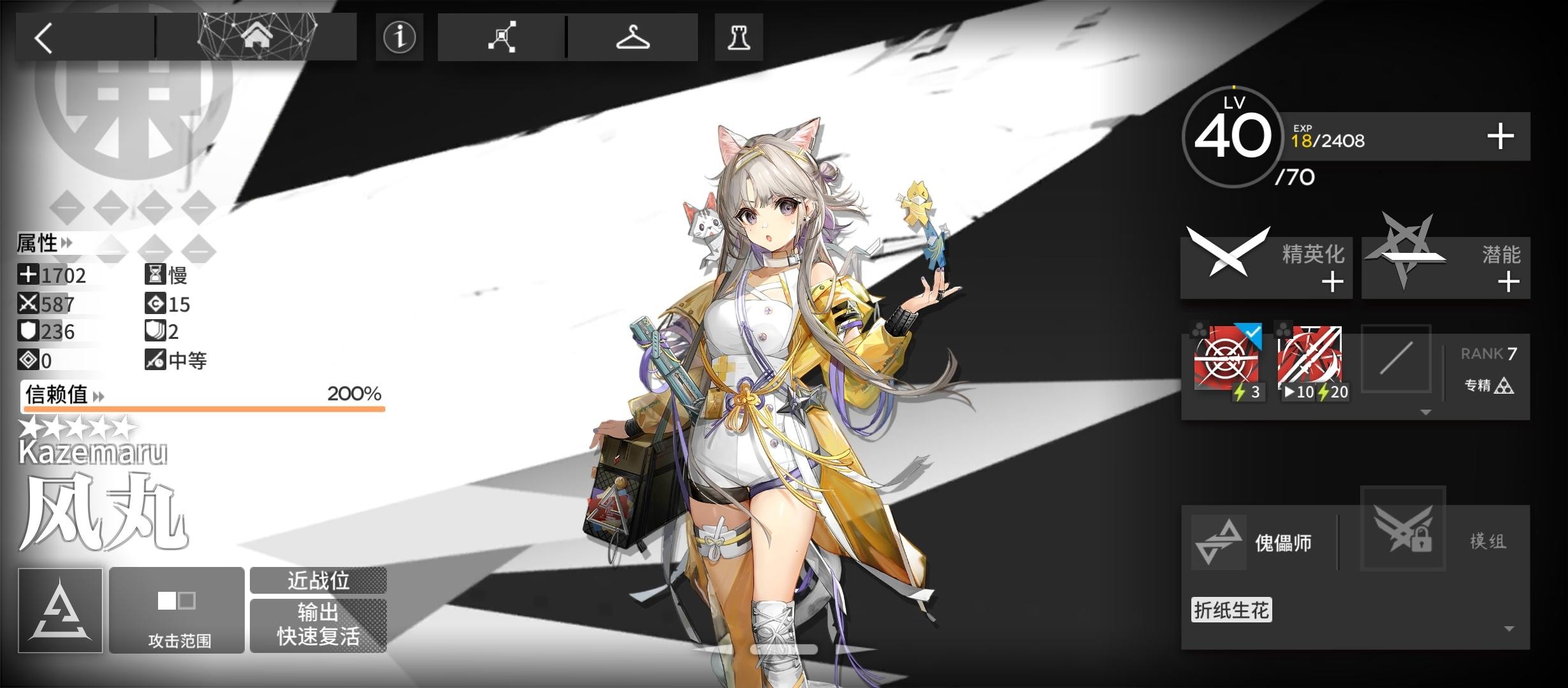Open the character info panel via the ⓘ icon
The height and width of the screenshot is (688, 1568).
point(399,37)
